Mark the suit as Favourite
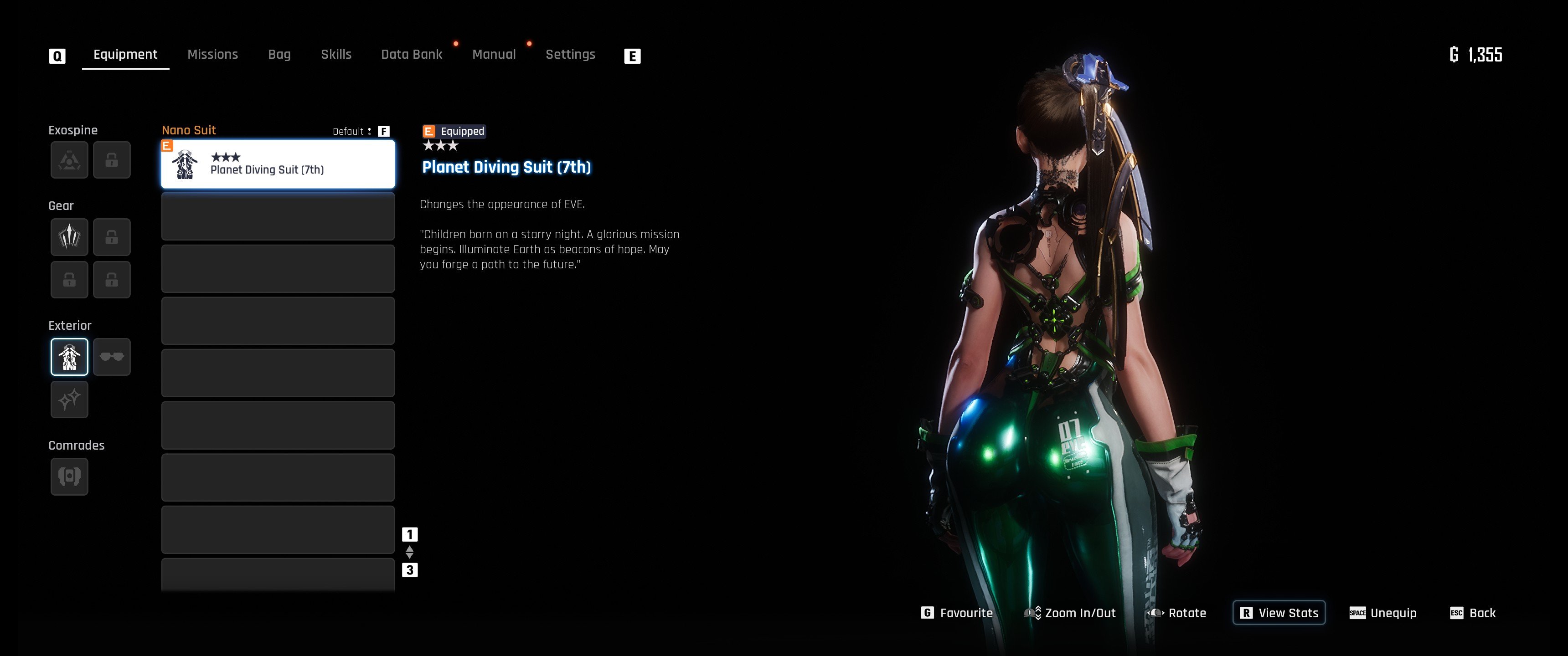1568x656 pixels. [x=957, y=613]
